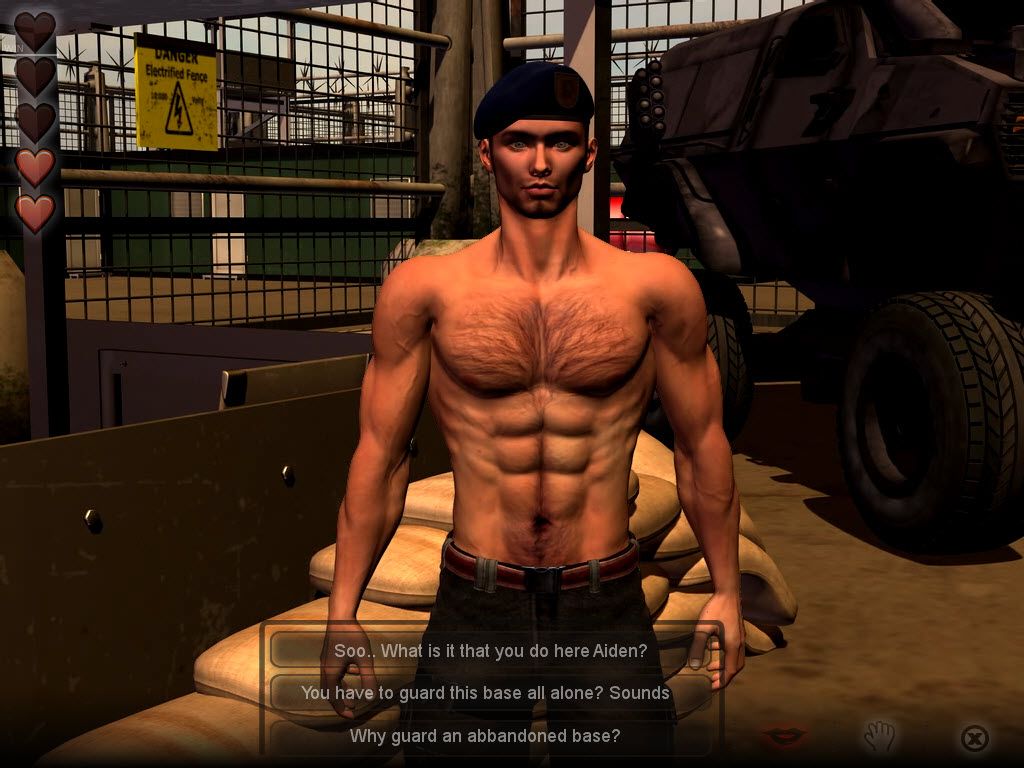Close the conversation with the X button
The height and width of the screenshot is (768, 1024).
(974, 738)
